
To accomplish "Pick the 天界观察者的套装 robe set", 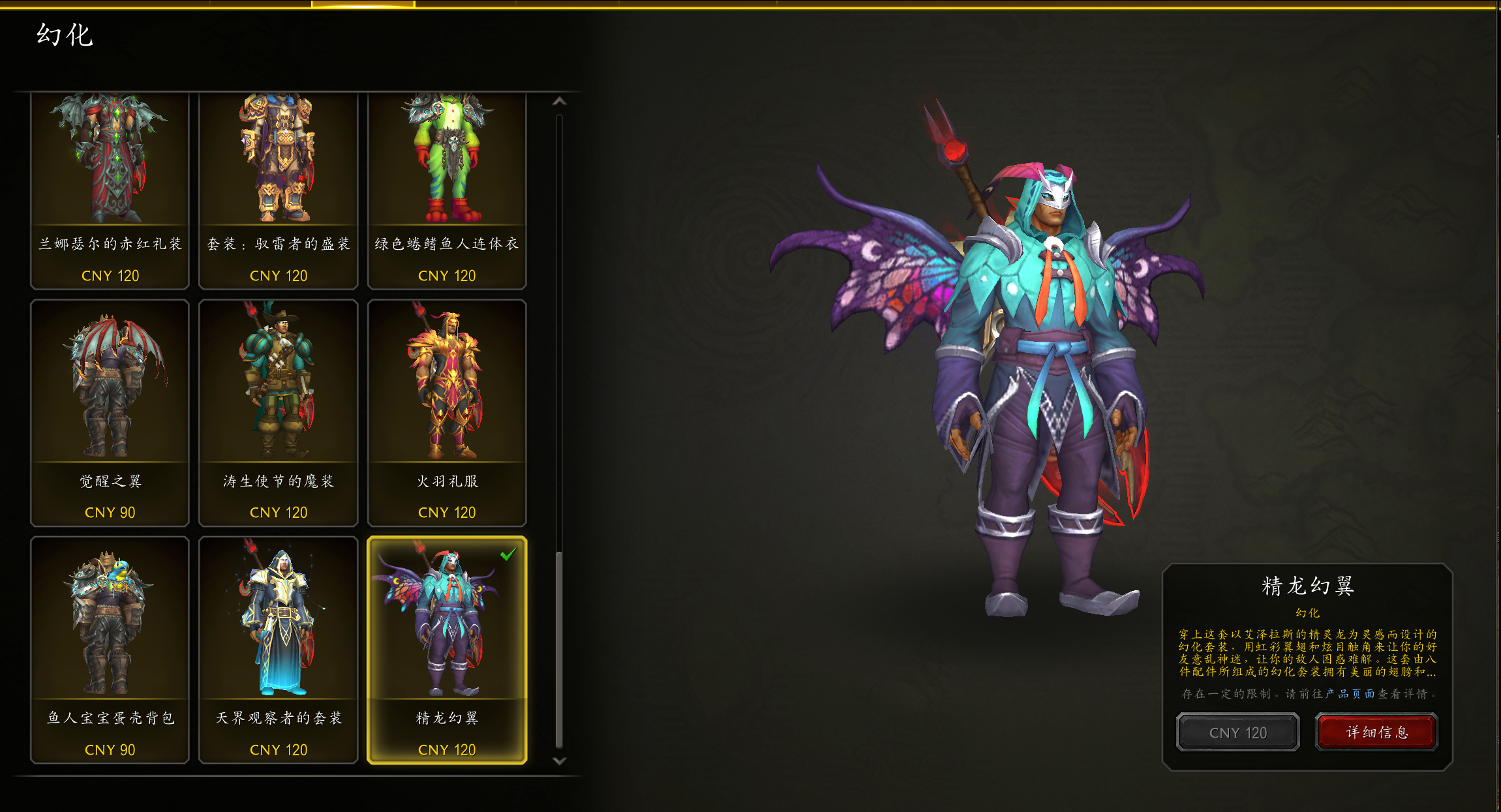I will pos(278,649).
